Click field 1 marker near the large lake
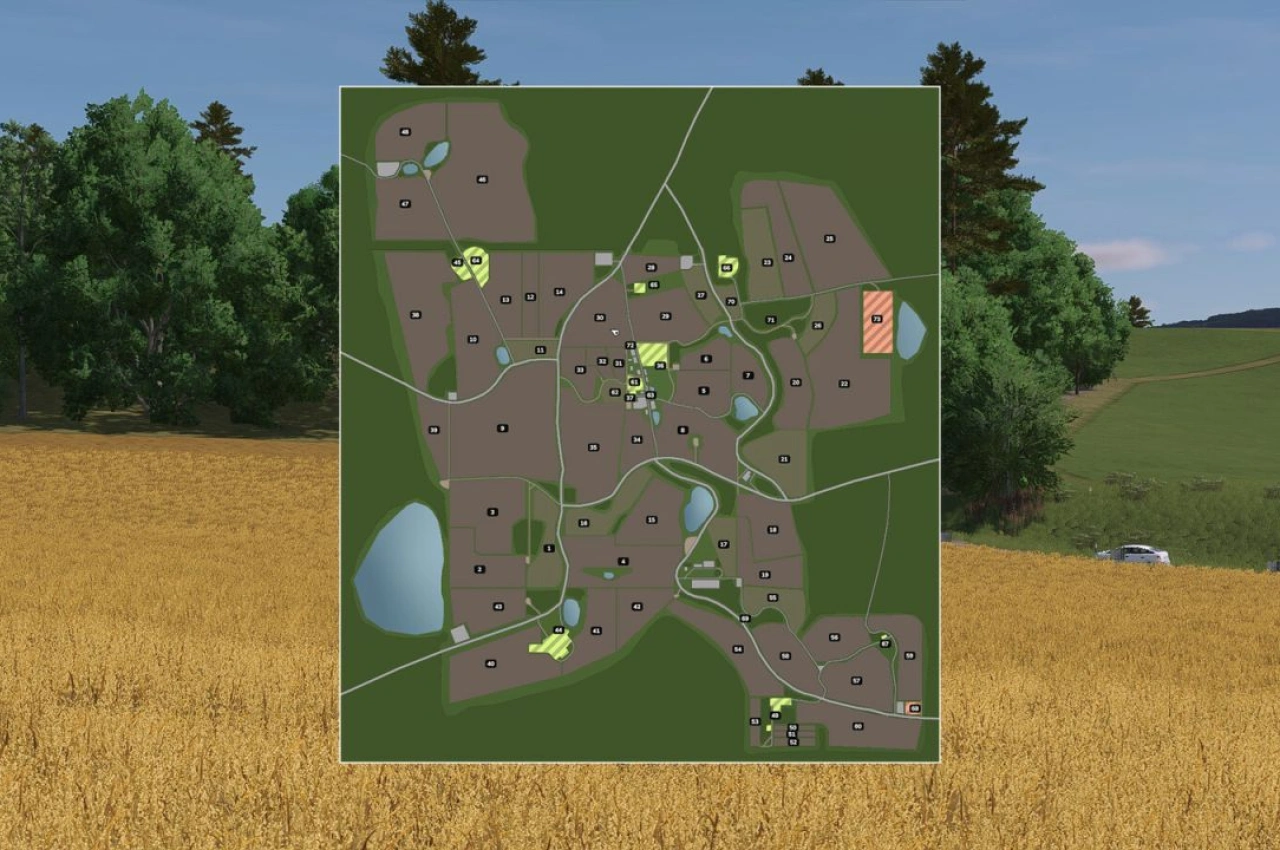 pos(550,547)
